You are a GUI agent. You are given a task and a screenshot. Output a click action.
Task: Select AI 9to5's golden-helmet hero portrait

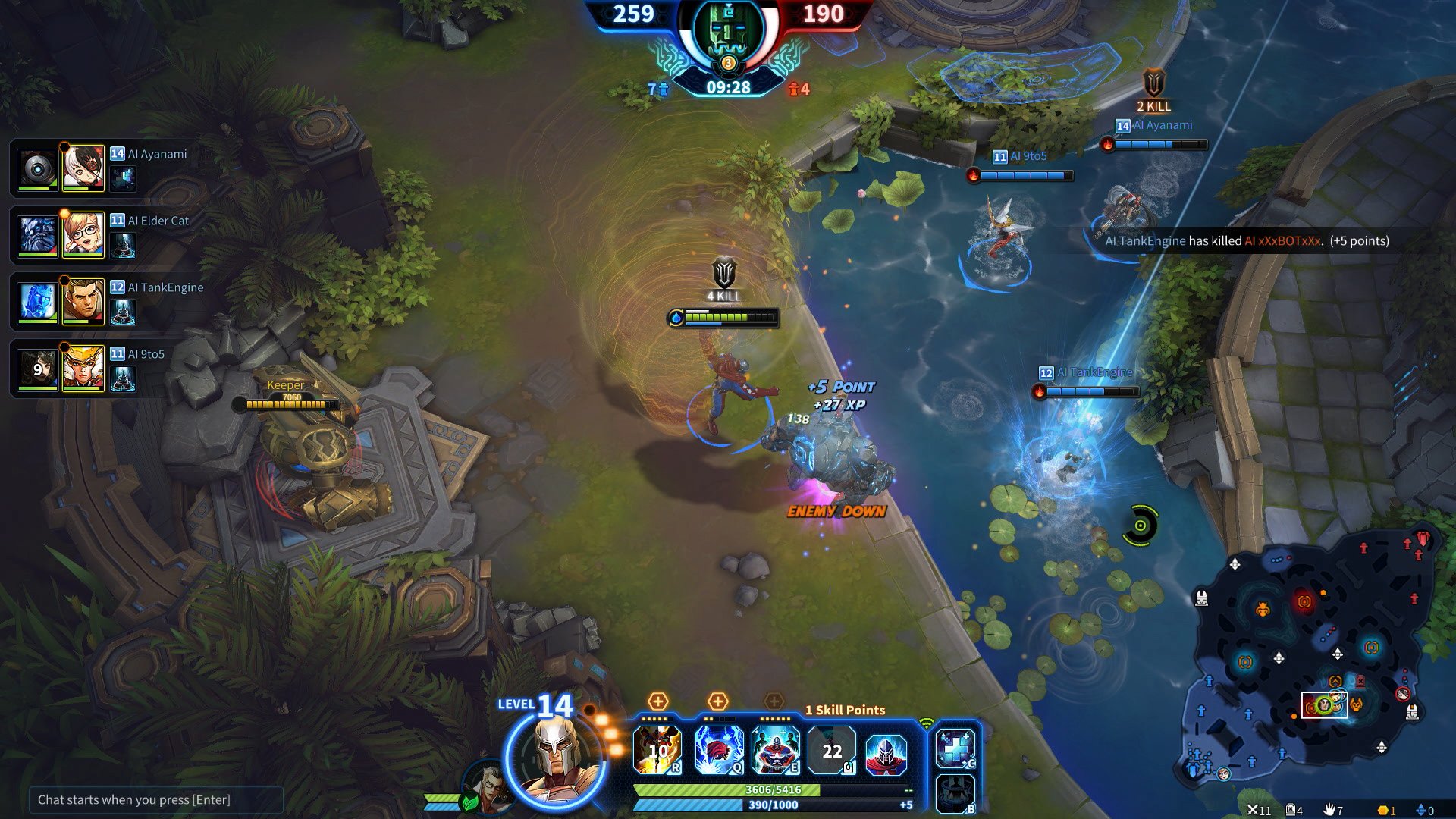point(83,368)
